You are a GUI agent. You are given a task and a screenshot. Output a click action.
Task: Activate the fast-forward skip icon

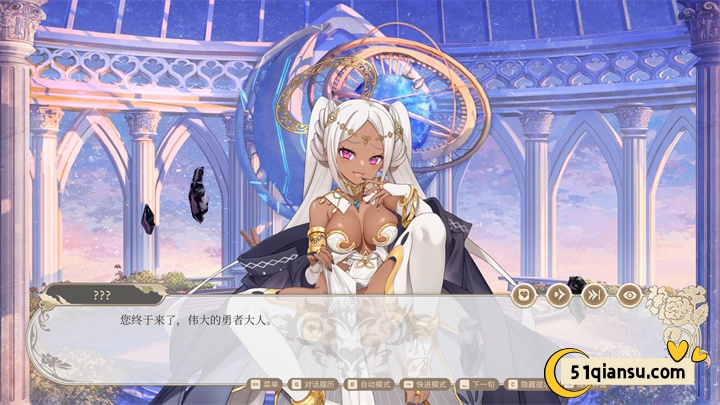point(594,295)
